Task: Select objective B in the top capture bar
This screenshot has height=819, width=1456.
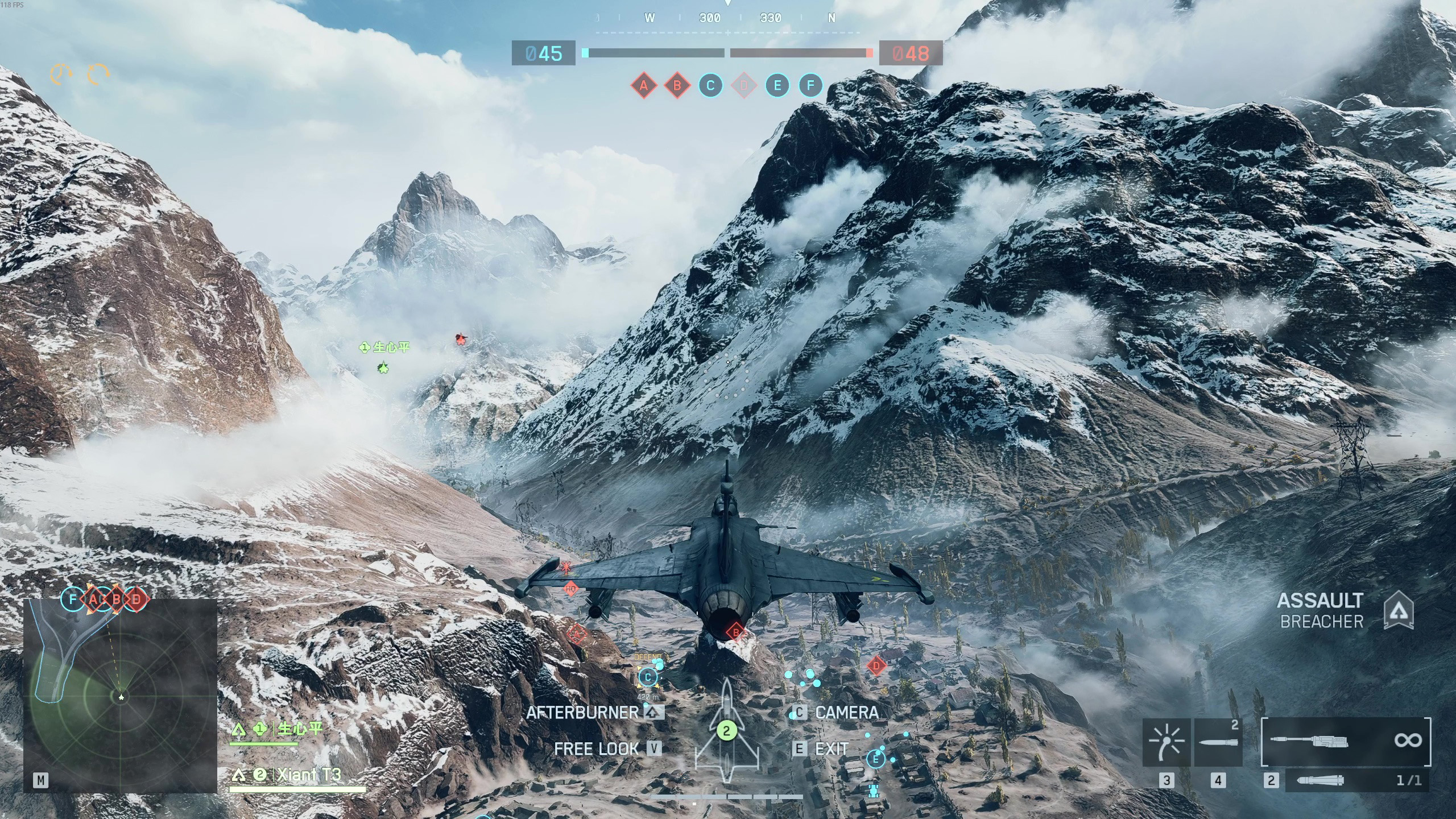Action: [677, 86]
